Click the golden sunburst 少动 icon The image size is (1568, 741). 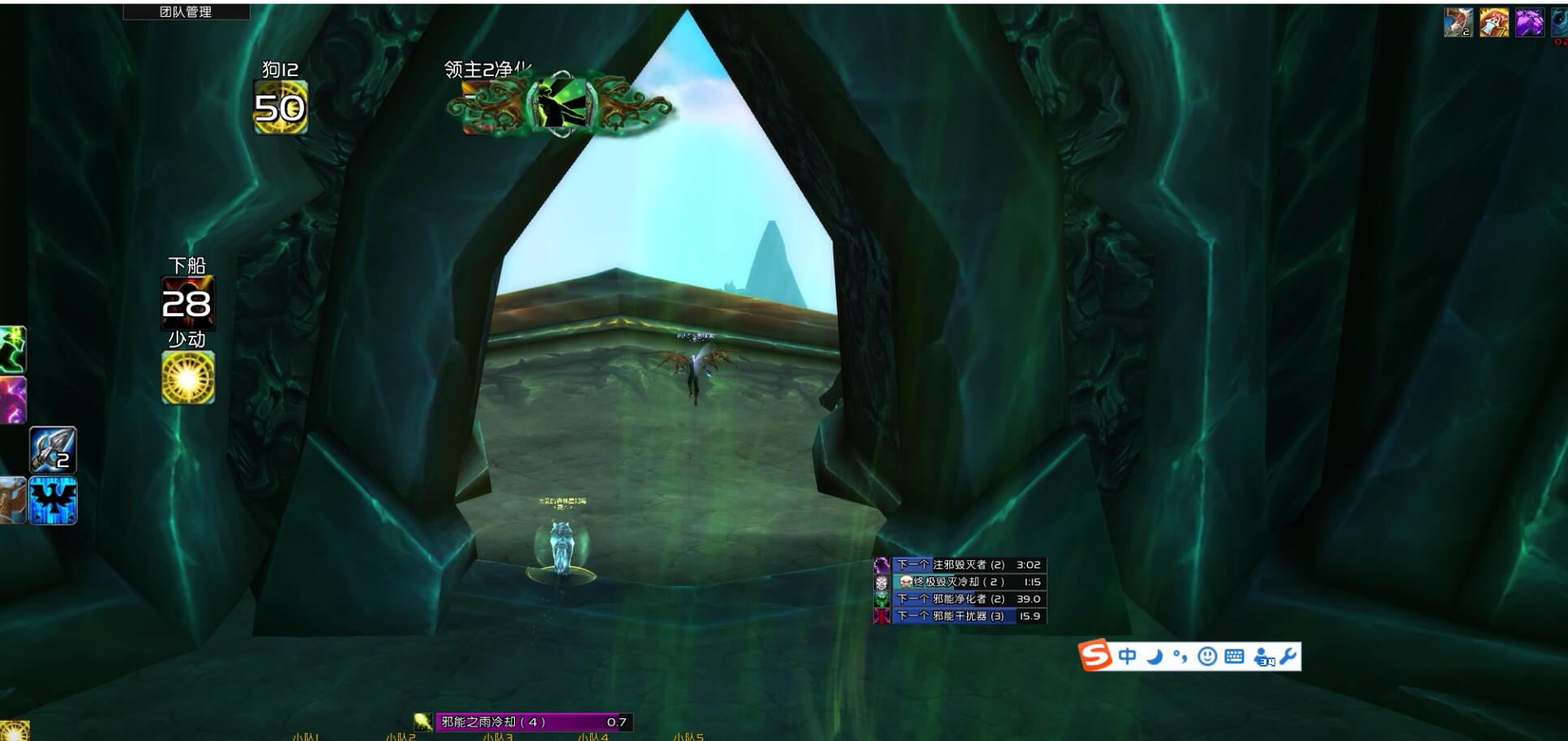188,378
